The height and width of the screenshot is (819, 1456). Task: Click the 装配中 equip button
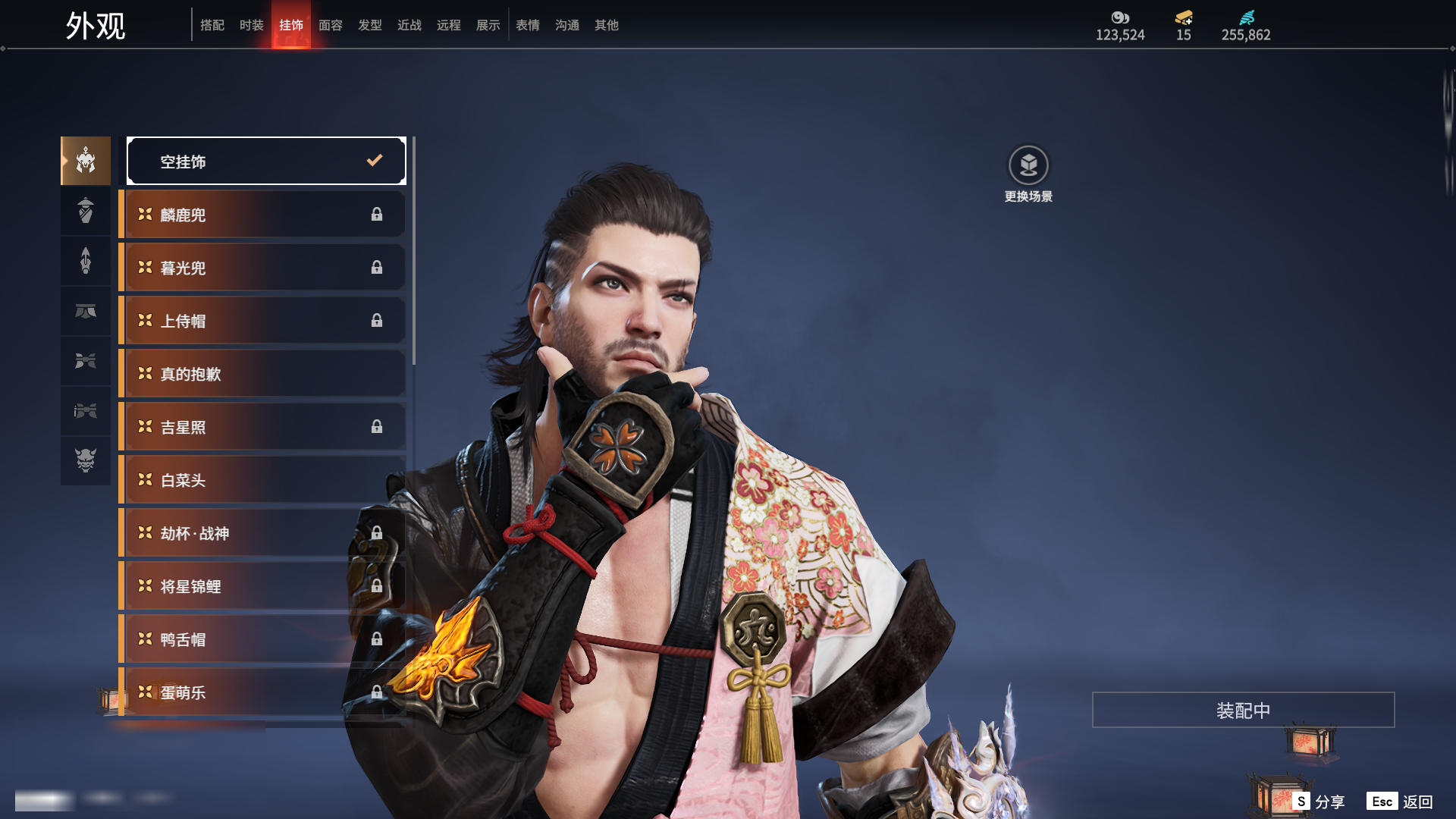tap(1243, 710)
